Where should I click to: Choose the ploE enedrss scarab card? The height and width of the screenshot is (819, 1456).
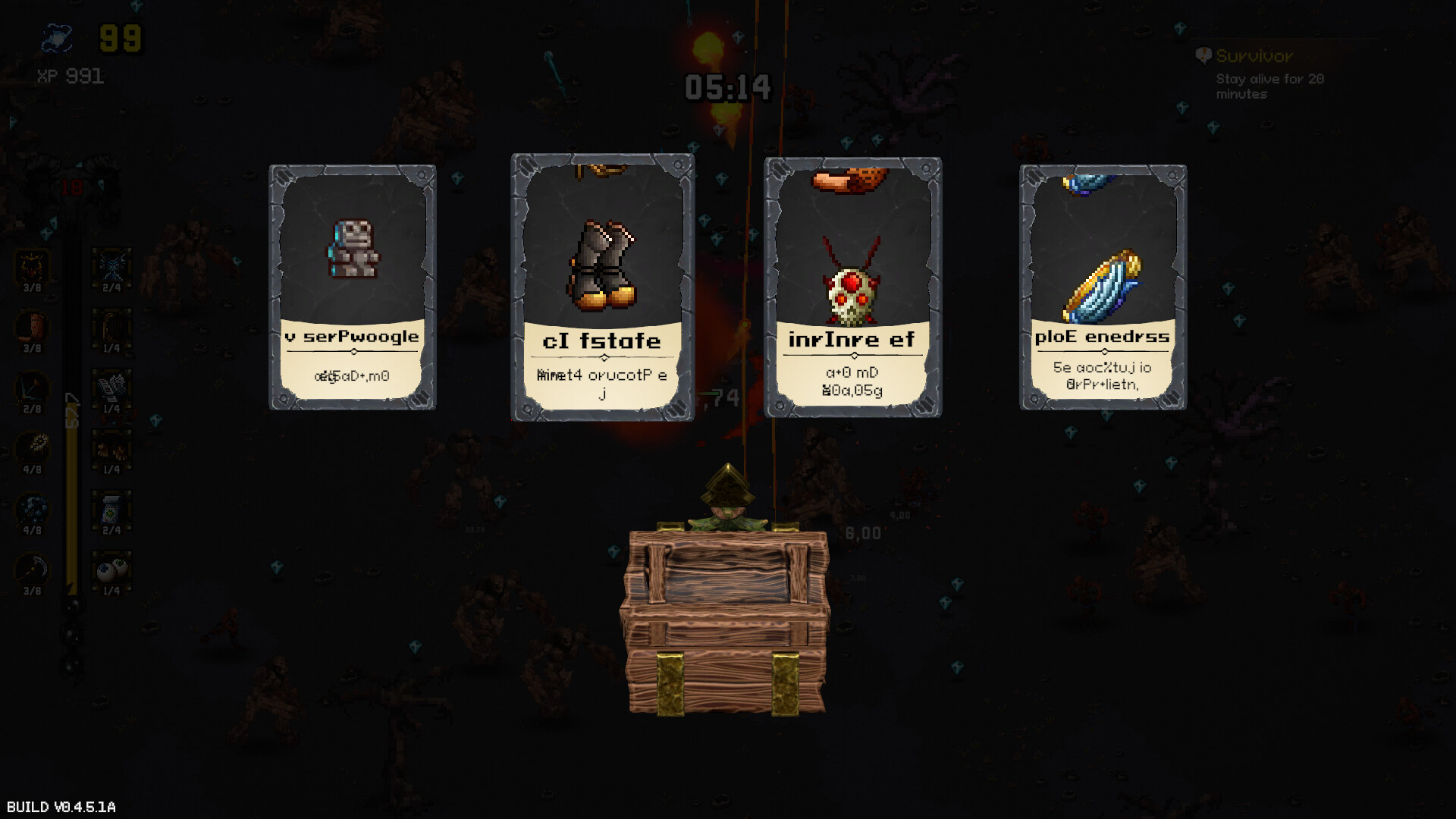(1101, 284)
